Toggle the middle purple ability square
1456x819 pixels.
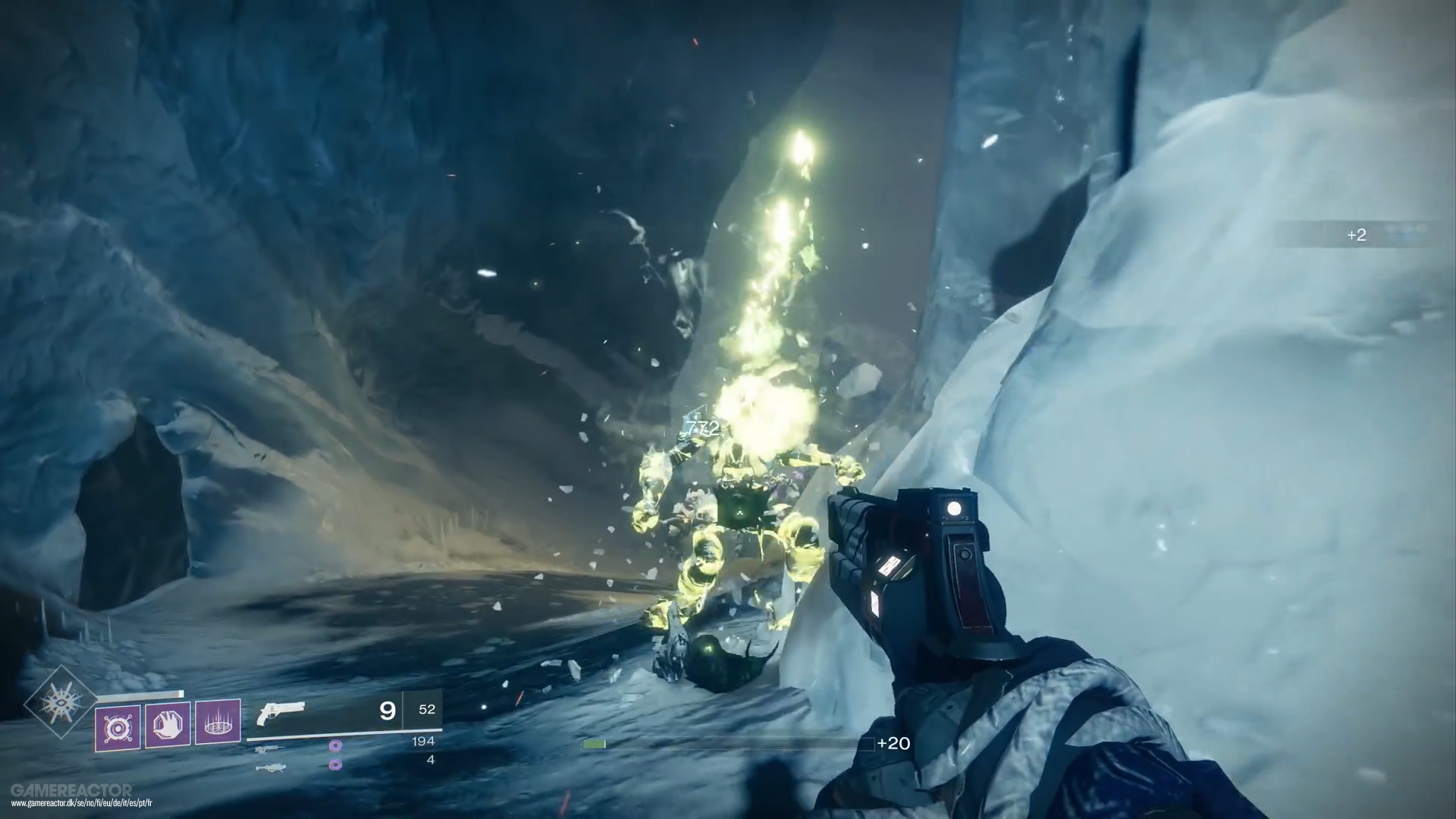166,726
